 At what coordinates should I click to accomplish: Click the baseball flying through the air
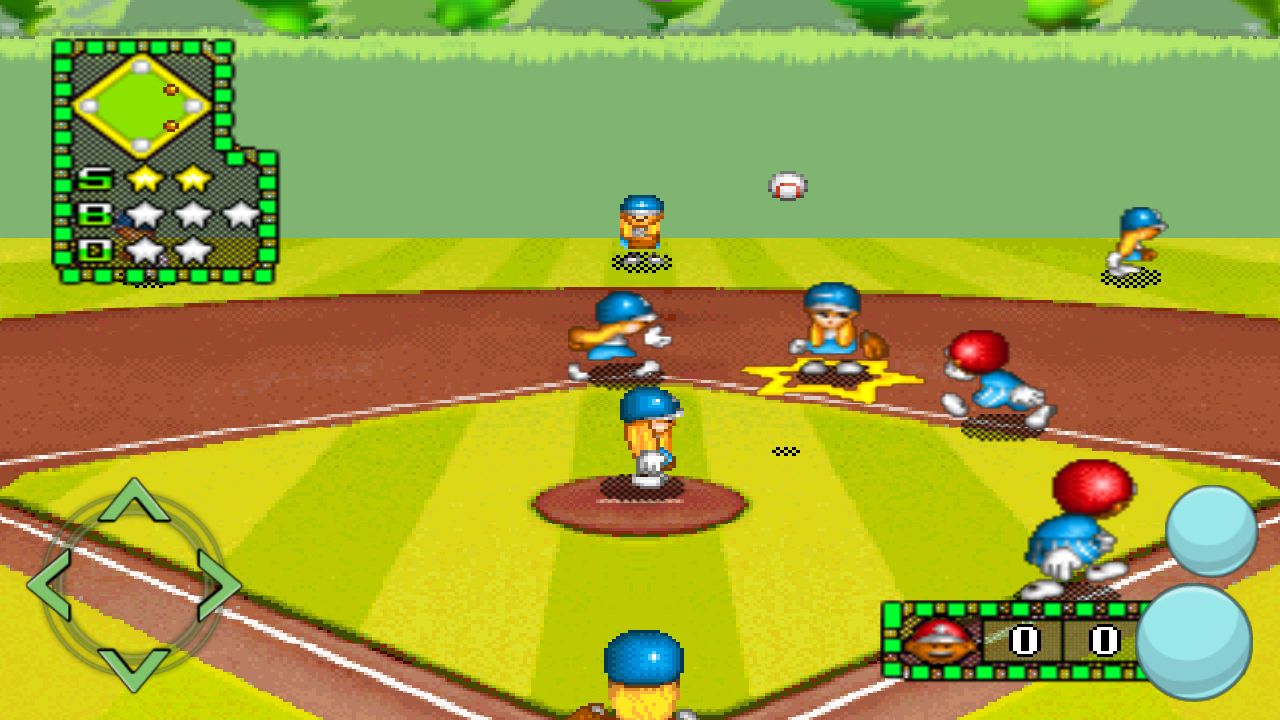tap(785, 186)
